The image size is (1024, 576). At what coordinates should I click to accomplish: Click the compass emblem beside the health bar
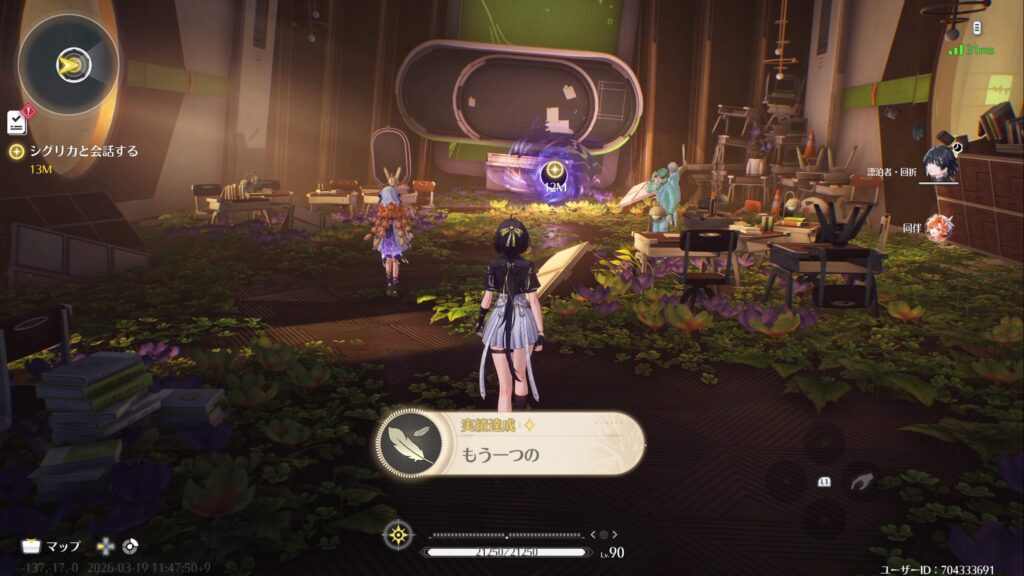tap(398, 536)
